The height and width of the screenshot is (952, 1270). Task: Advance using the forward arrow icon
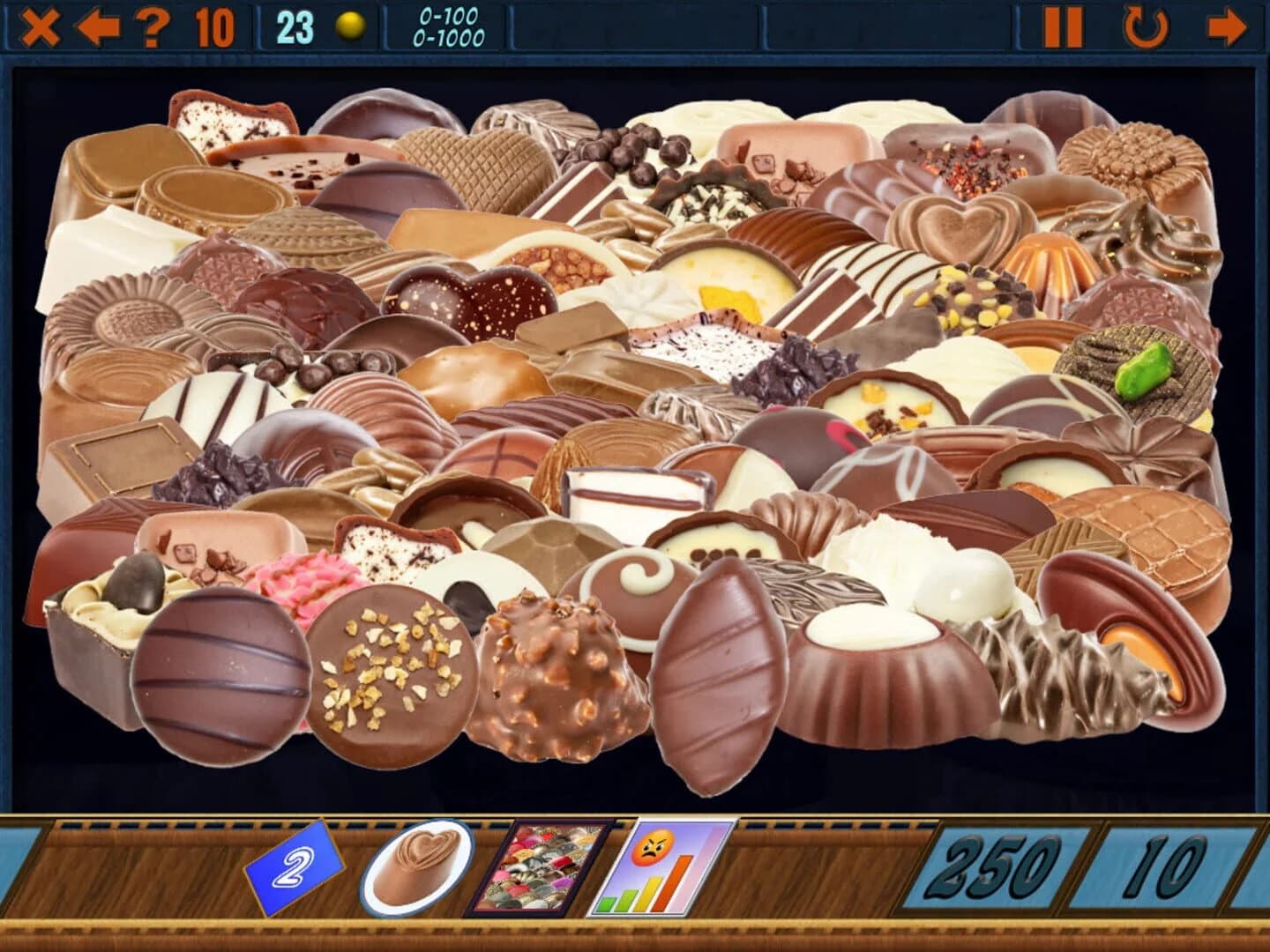(1226, 27)
